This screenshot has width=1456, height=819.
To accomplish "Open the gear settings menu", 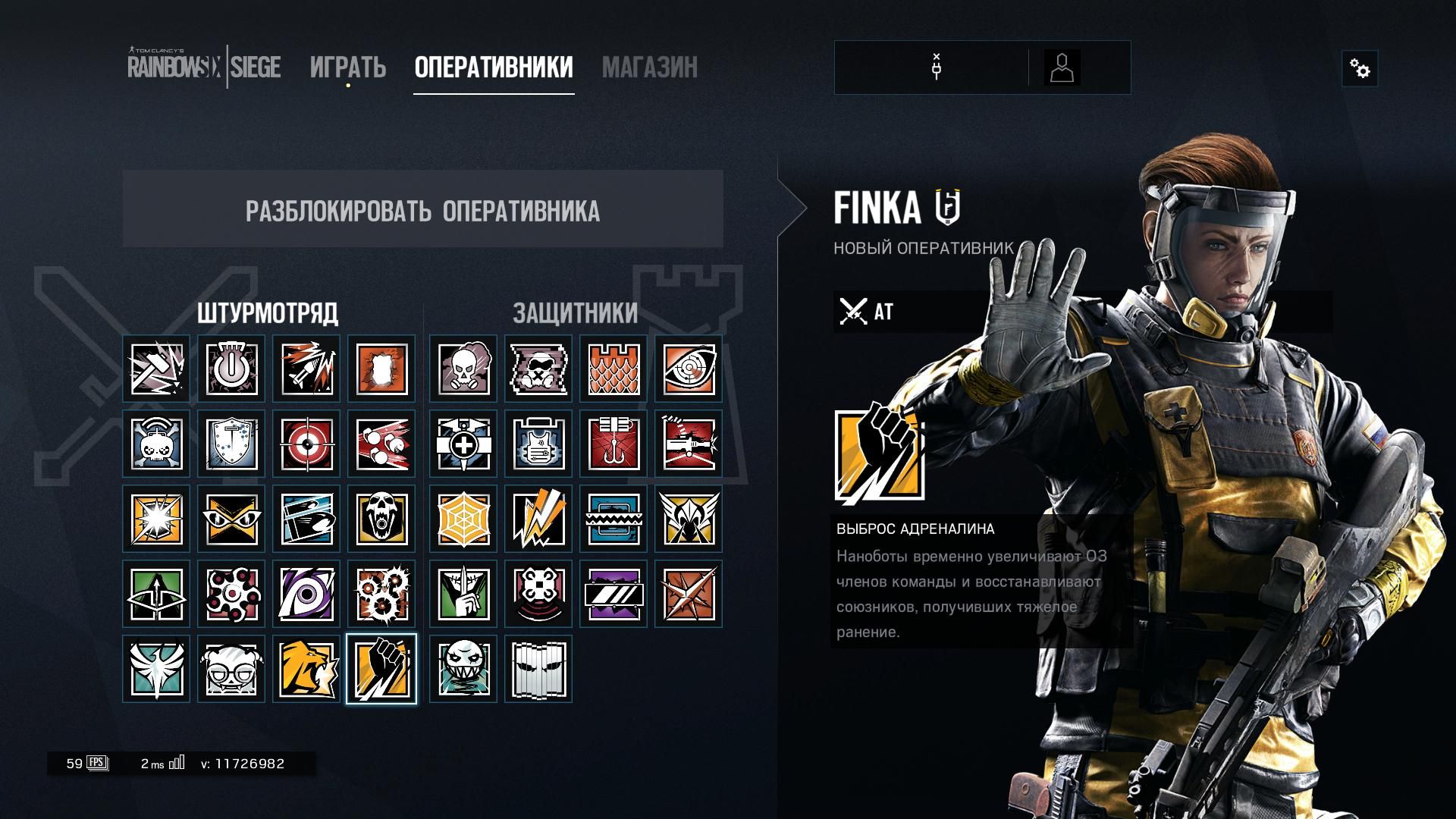I will [1360, 70].
